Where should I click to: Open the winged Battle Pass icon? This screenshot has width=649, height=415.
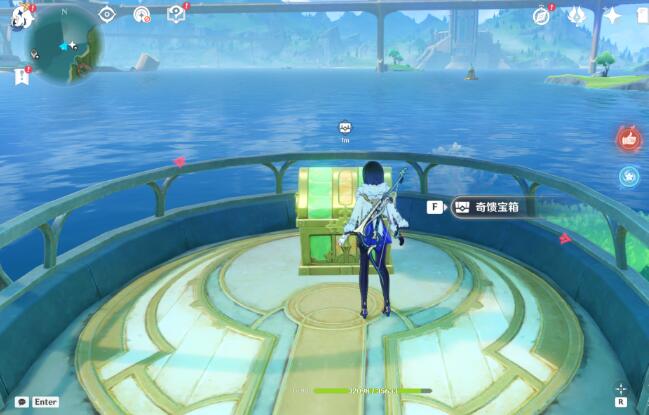[x=576, y=15]
